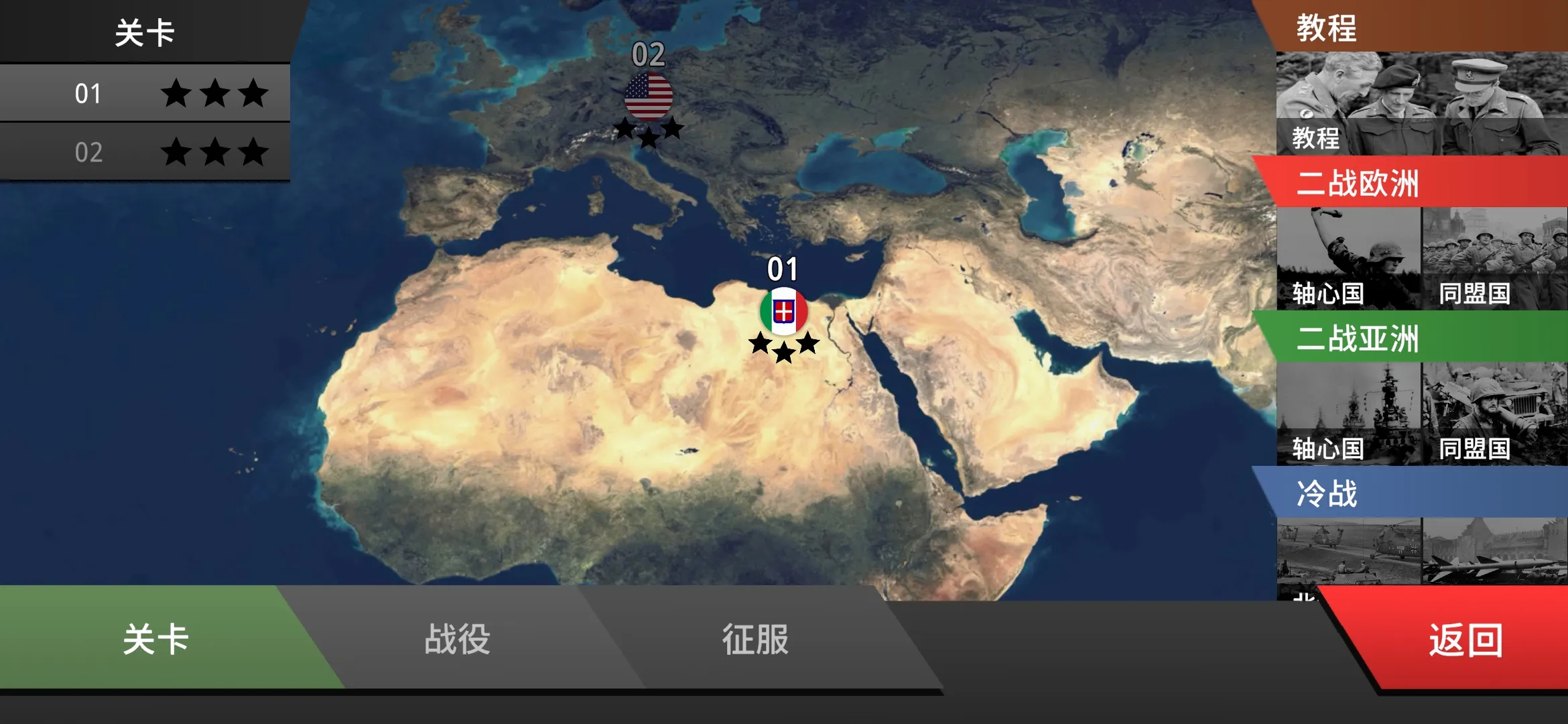Select the Italy flag mission marker on map
The height and width of the screenshot is (724, 1568).
click(x=785, y=310)
